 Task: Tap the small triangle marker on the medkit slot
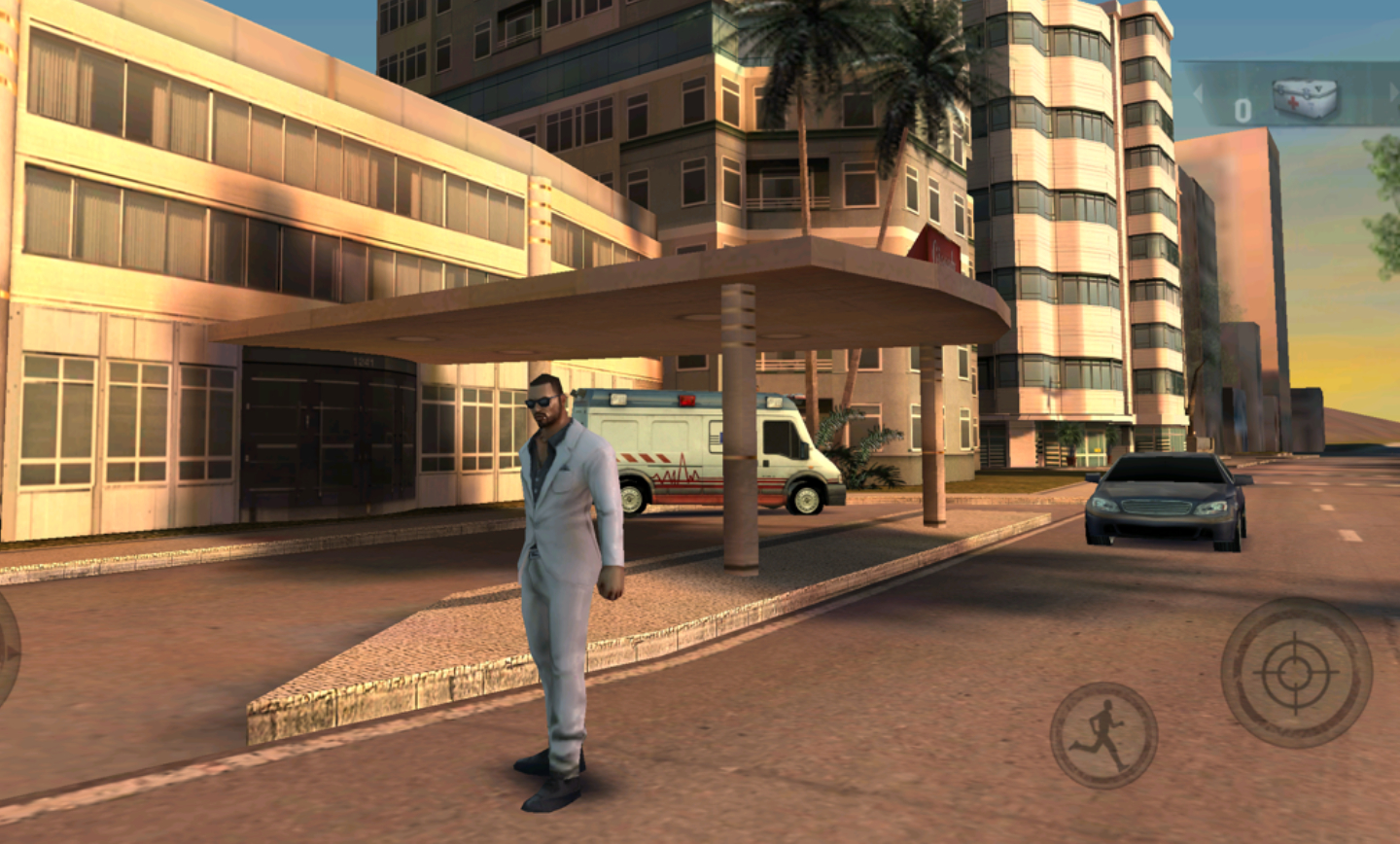pos(1317,88)
